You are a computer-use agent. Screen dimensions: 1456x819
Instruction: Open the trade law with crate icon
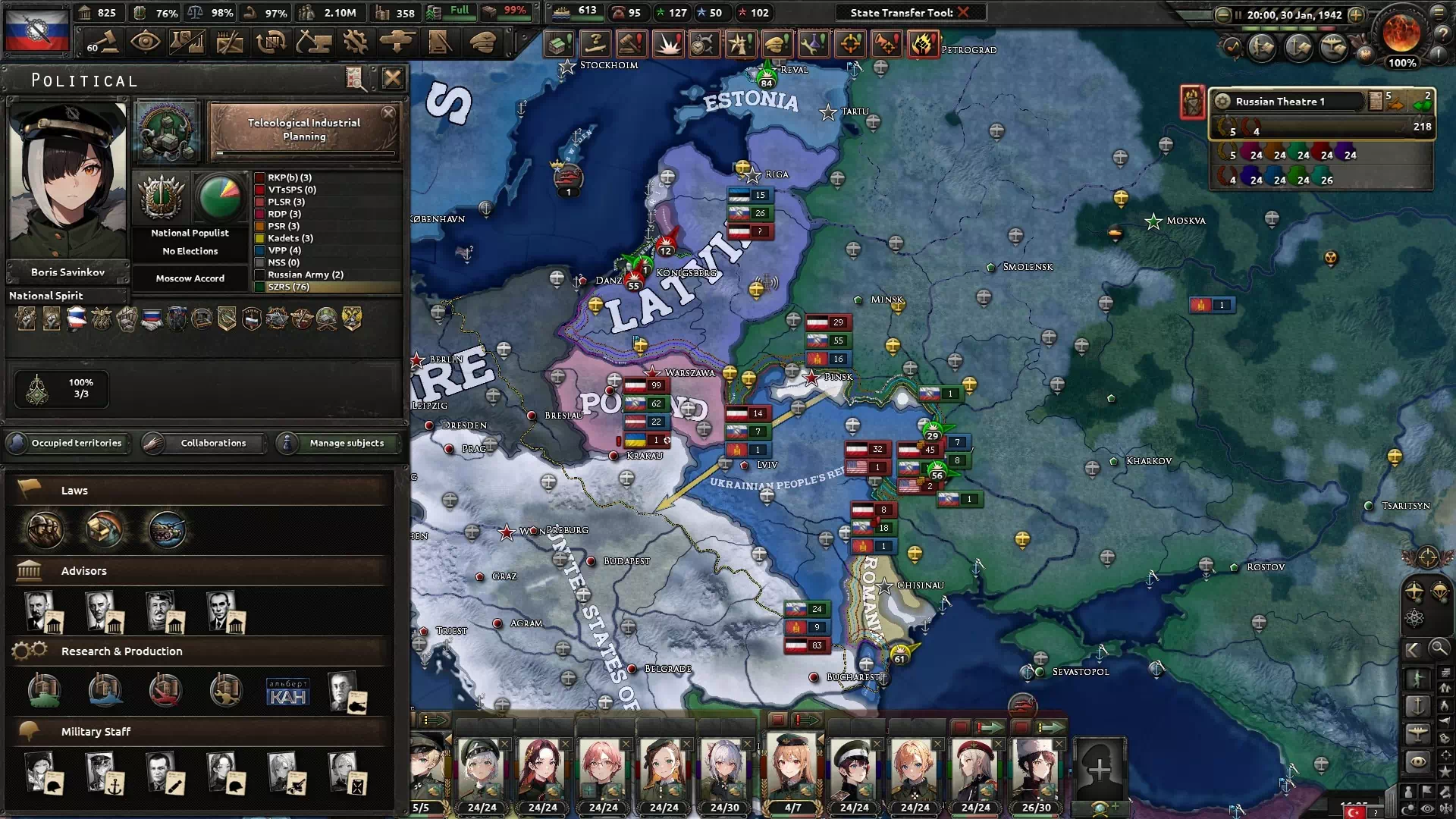coord(105,529)
